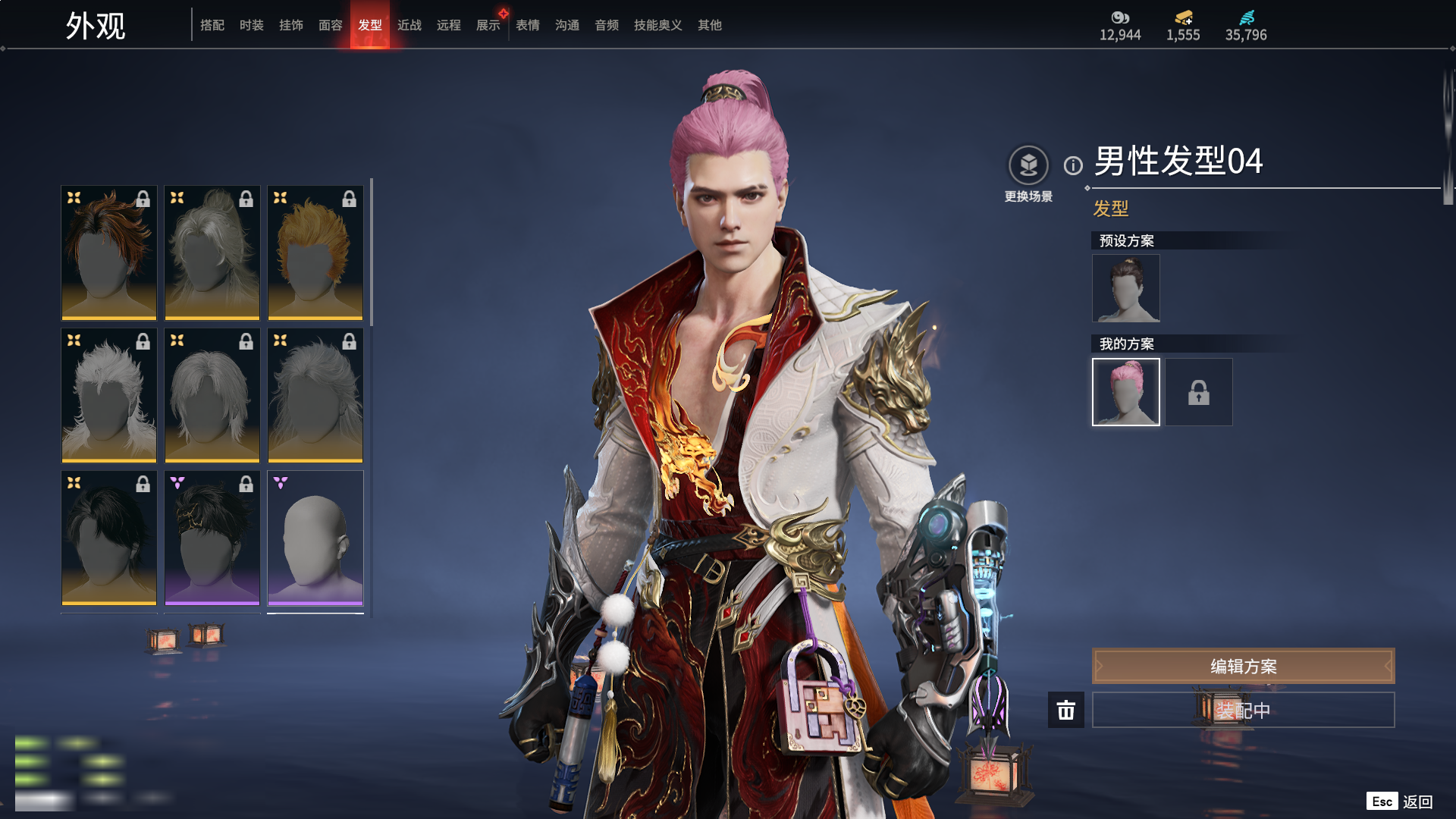
Task: Switch to the 搭配 tab
Action: click(x=212, y=25)
